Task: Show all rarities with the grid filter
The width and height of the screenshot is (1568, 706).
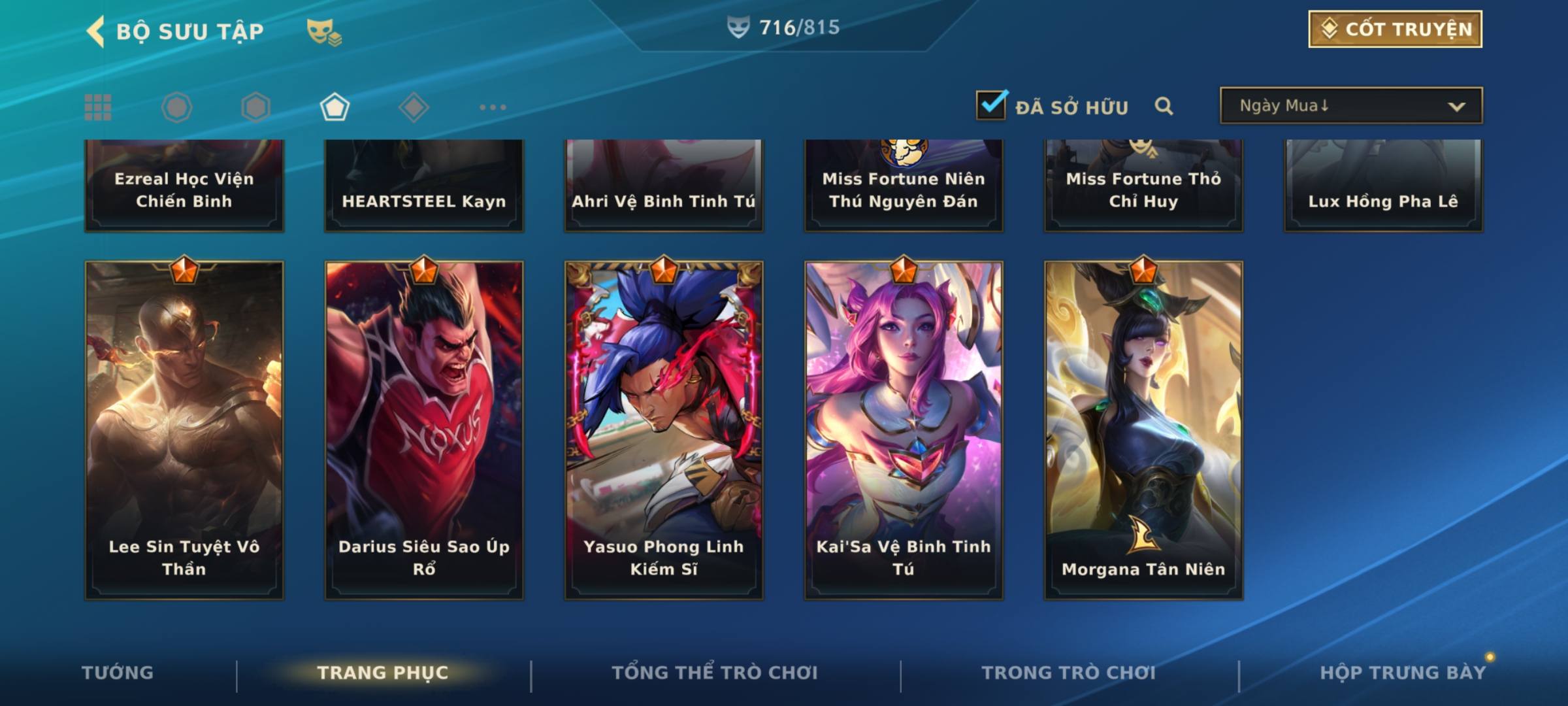Action: (98, 107)
